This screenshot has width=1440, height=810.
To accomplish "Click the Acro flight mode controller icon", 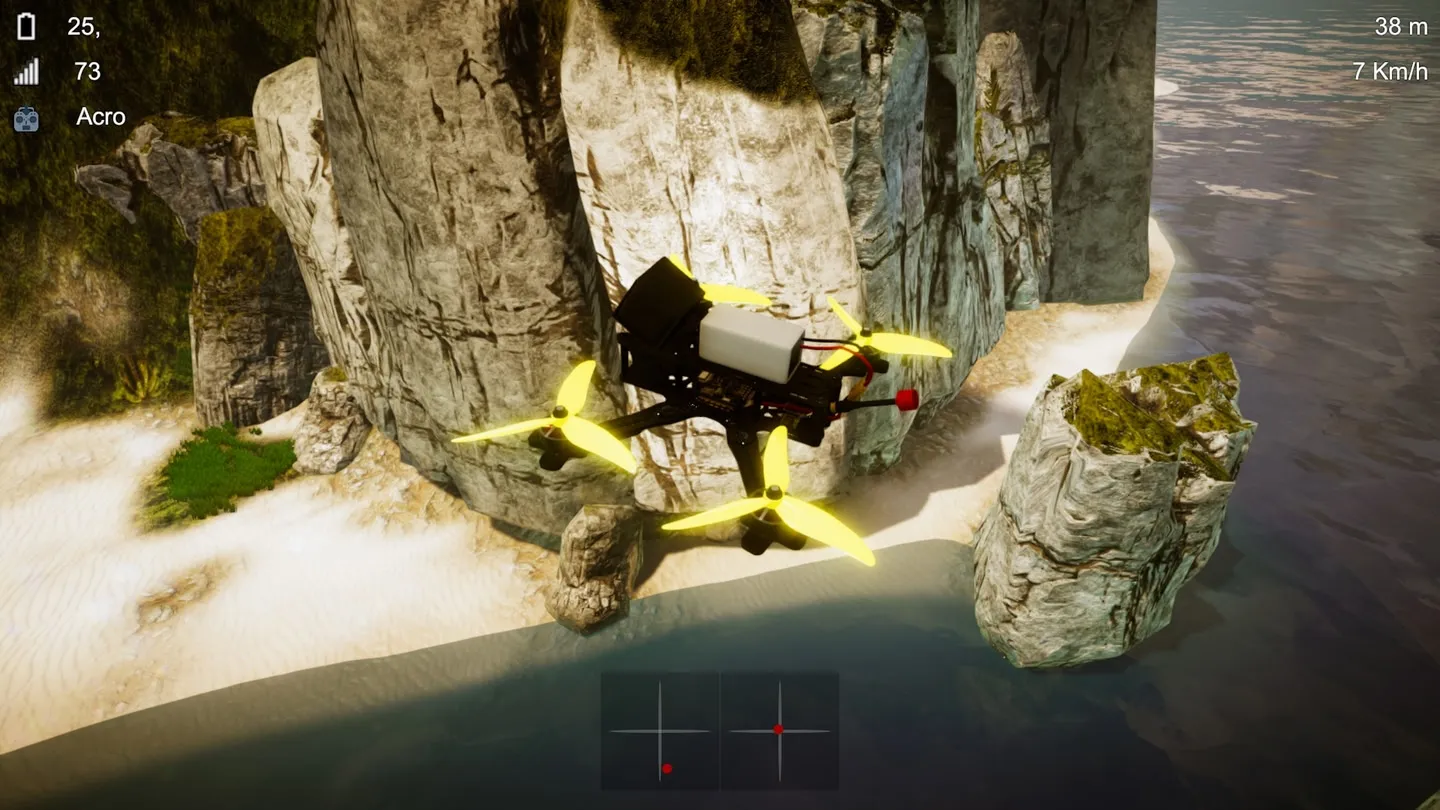I will pyautogui.click(x=27, y=119).
